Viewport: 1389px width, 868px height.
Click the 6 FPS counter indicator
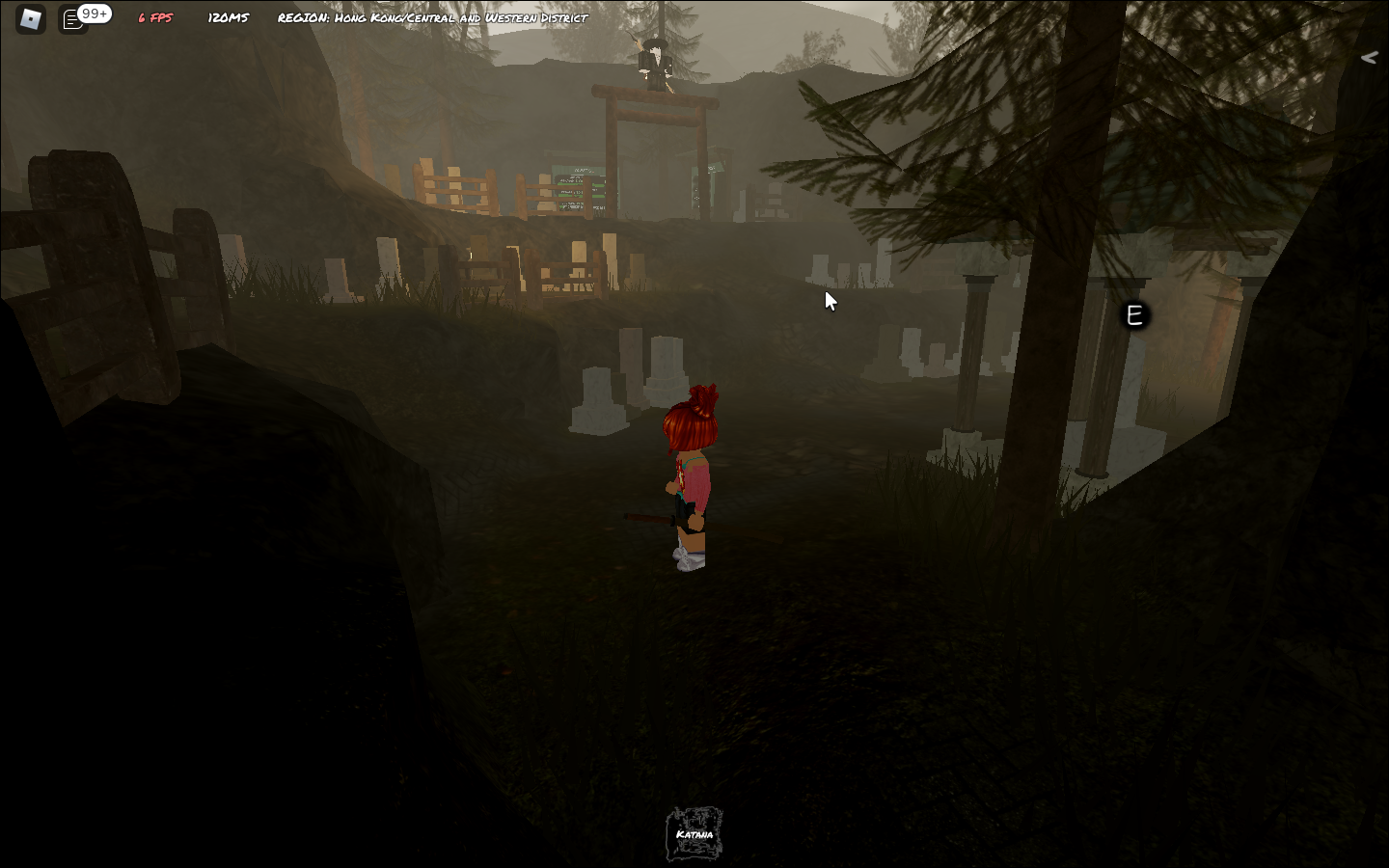pyautogui.click(x=153, y=15)
